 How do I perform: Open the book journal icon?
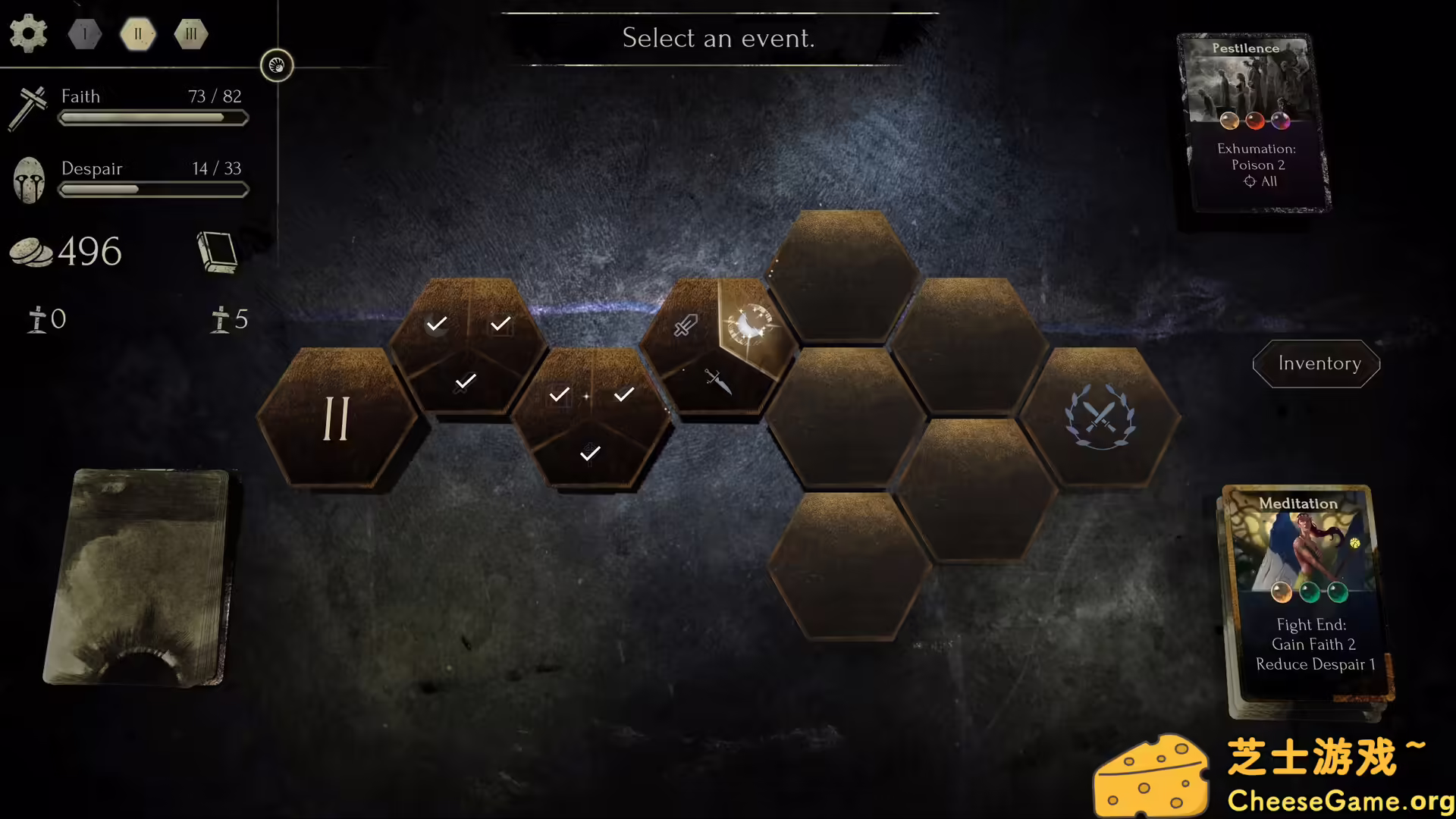(218, 253)
